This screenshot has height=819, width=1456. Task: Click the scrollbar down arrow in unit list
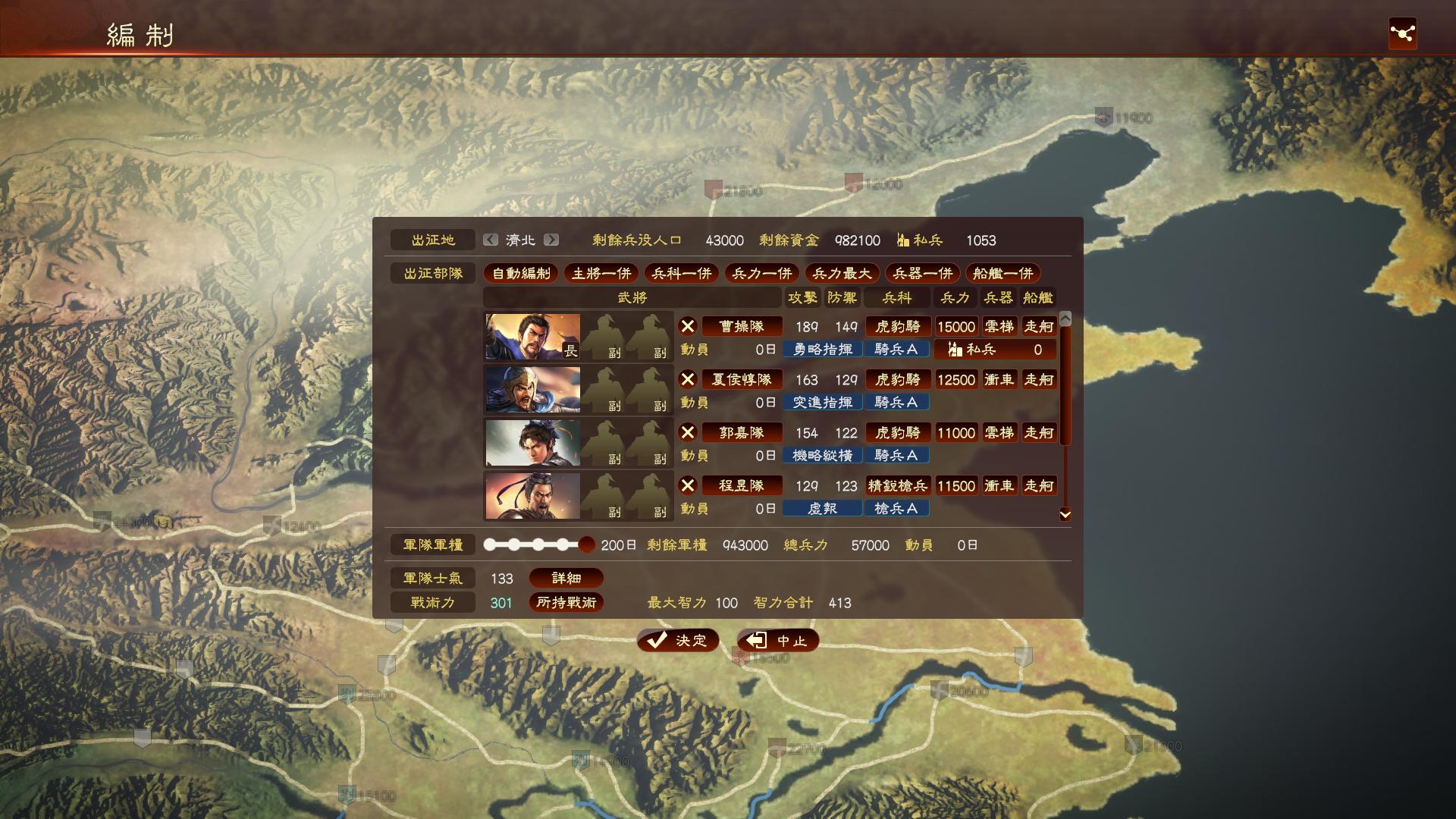[1065, 514]
